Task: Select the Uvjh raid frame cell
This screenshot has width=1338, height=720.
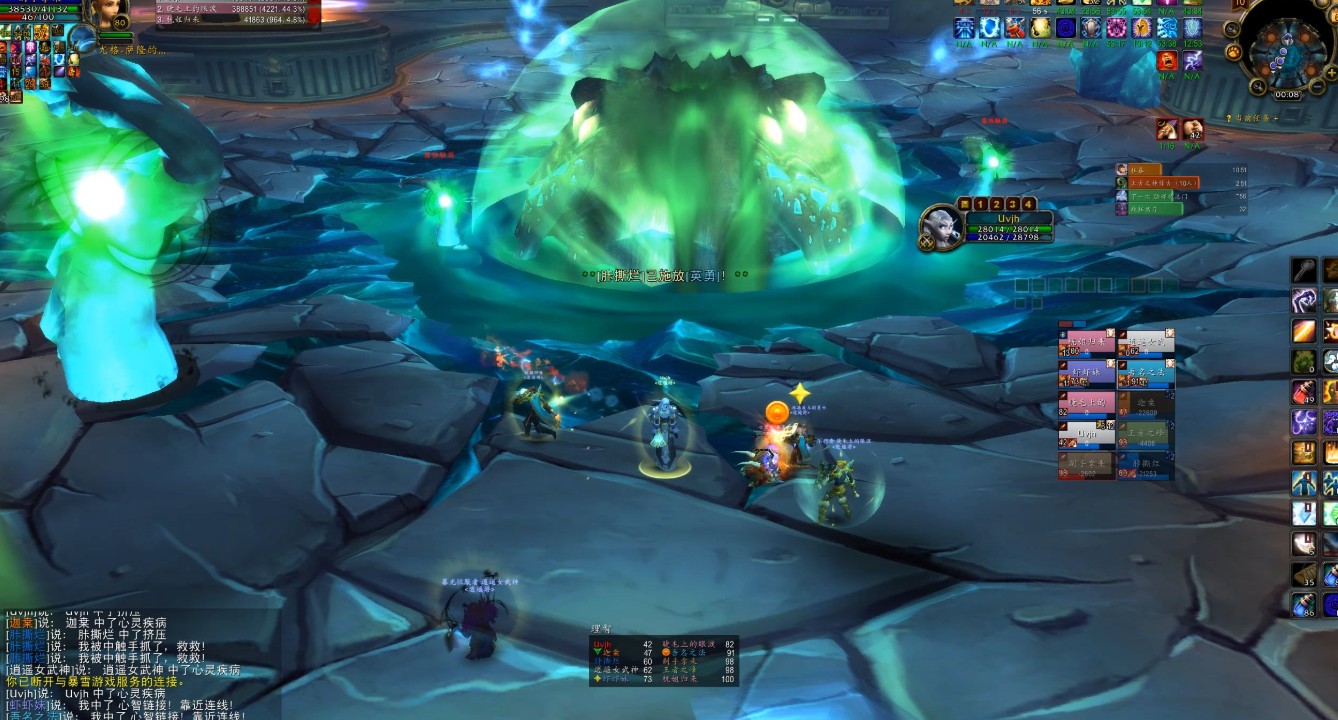Action: tap(1086, 433)
